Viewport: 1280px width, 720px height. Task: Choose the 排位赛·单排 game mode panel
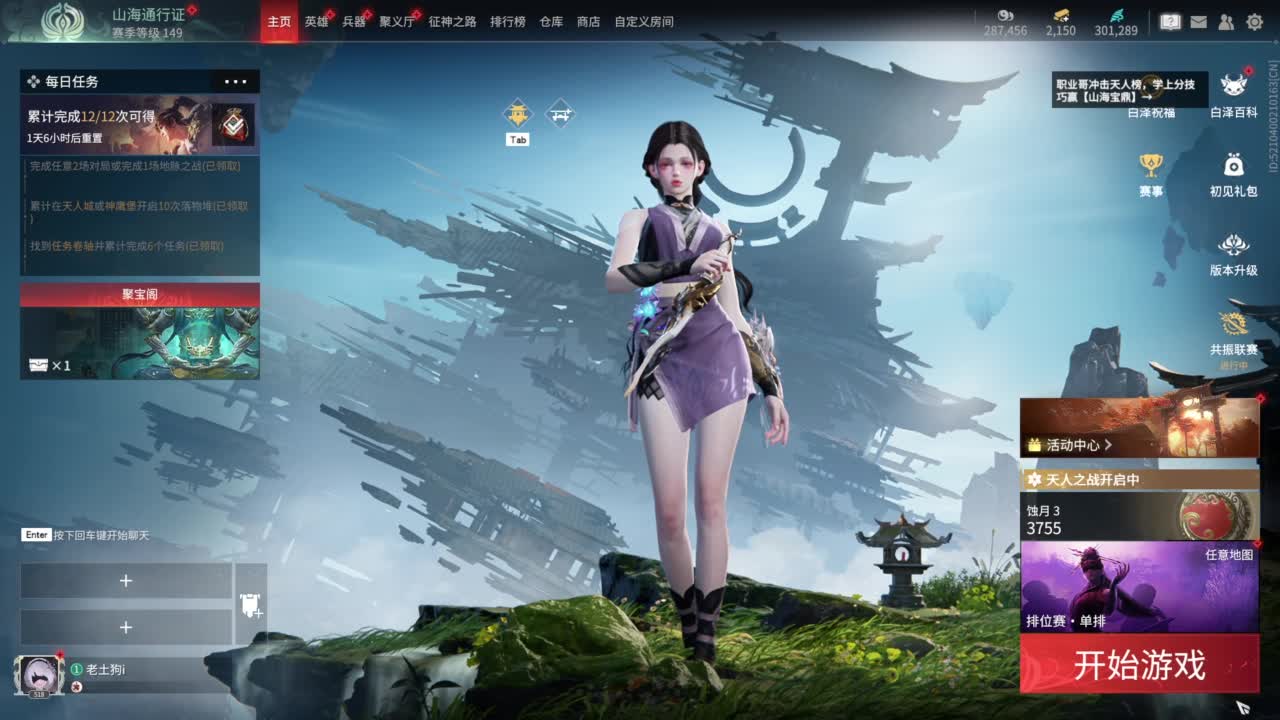point(1139,587)
